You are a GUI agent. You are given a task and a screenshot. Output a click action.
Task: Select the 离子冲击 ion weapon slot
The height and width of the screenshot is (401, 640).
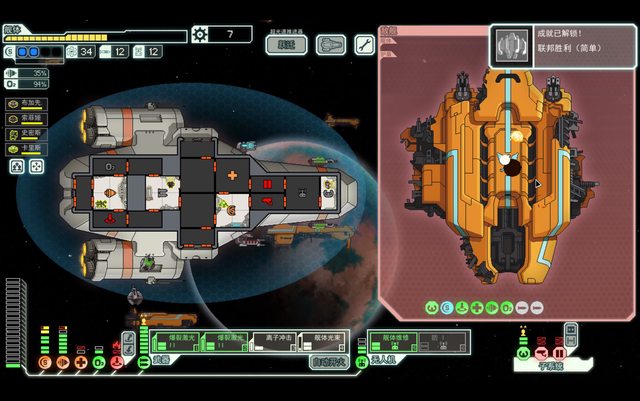click(x=275, y=340)
